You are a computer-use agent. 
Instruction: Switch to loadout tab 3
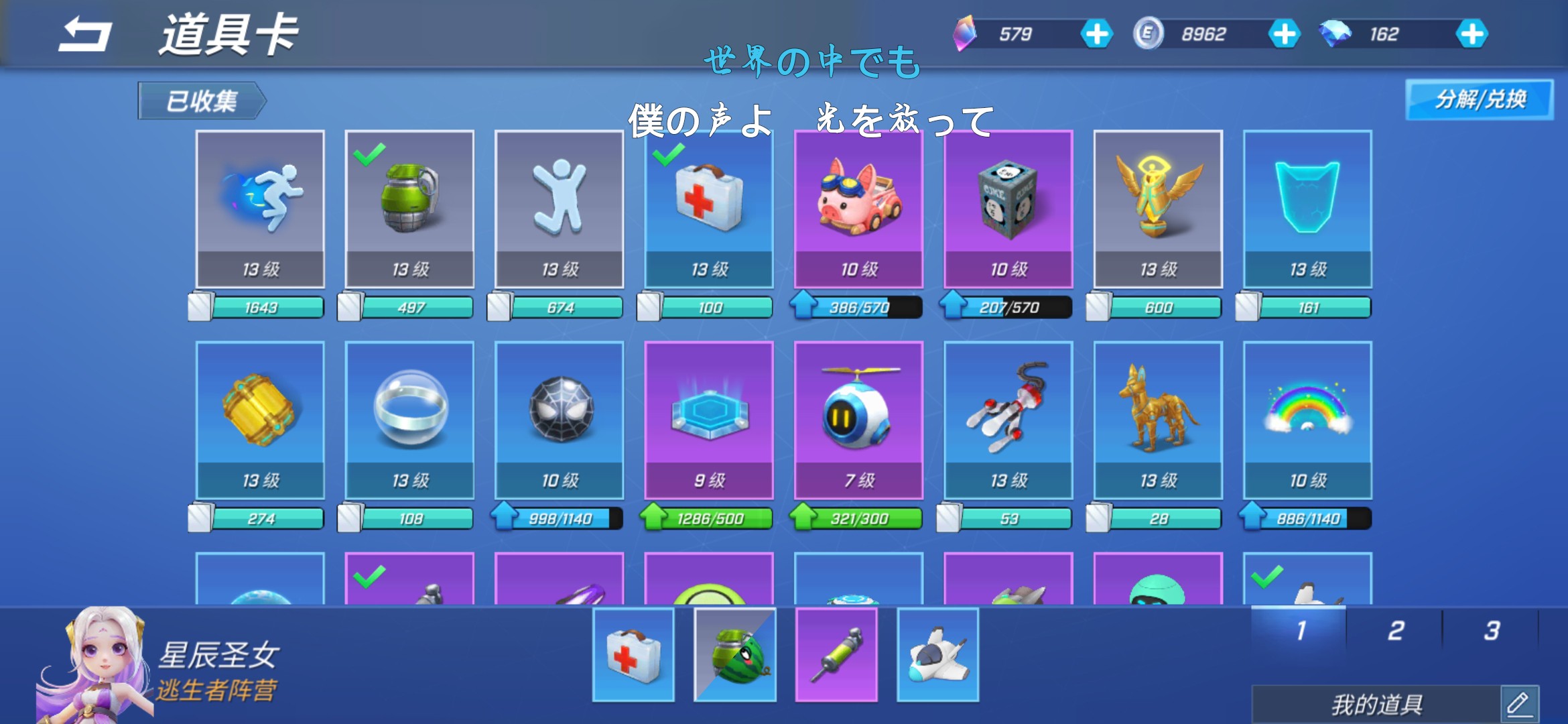[x=1492, y=630]
